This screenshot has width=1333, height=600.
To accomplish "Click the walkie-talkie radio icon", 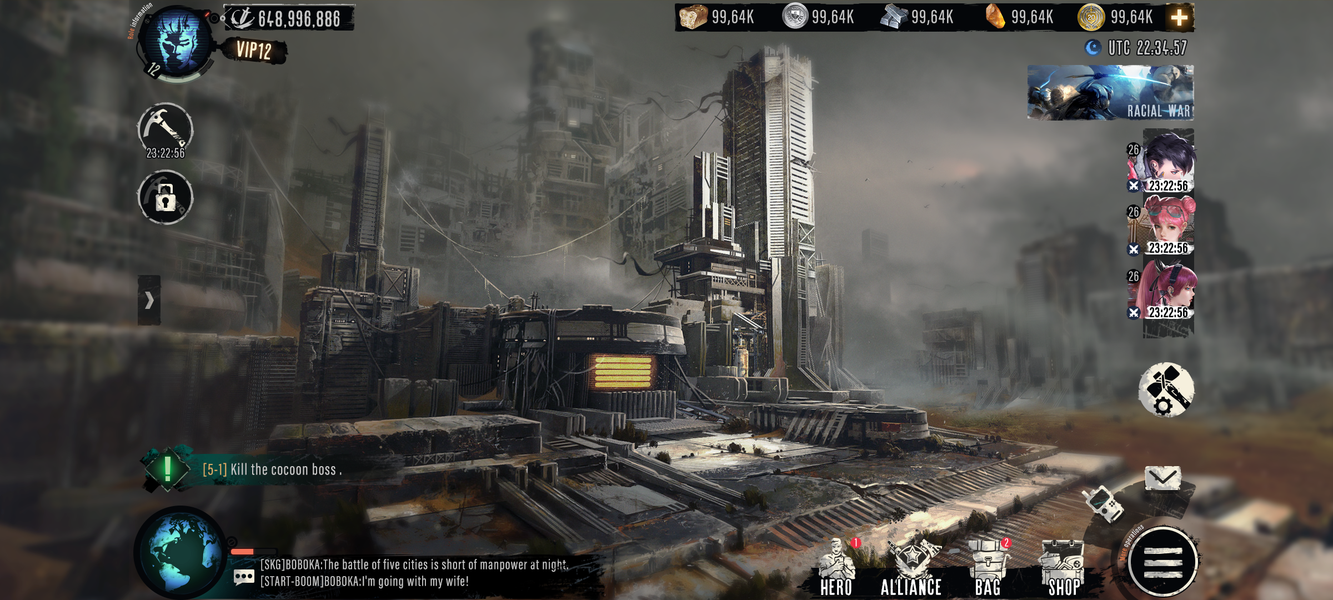I will tap(1100, 503).
